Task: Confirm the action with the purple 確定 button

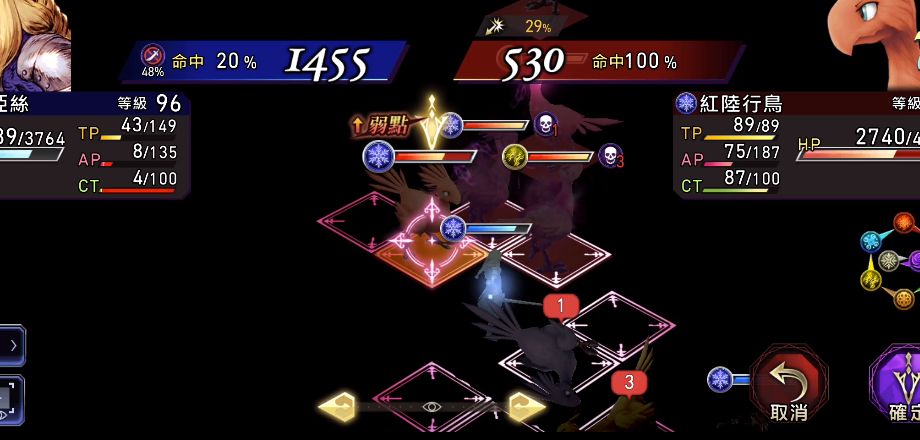Action: pos(896,386)
